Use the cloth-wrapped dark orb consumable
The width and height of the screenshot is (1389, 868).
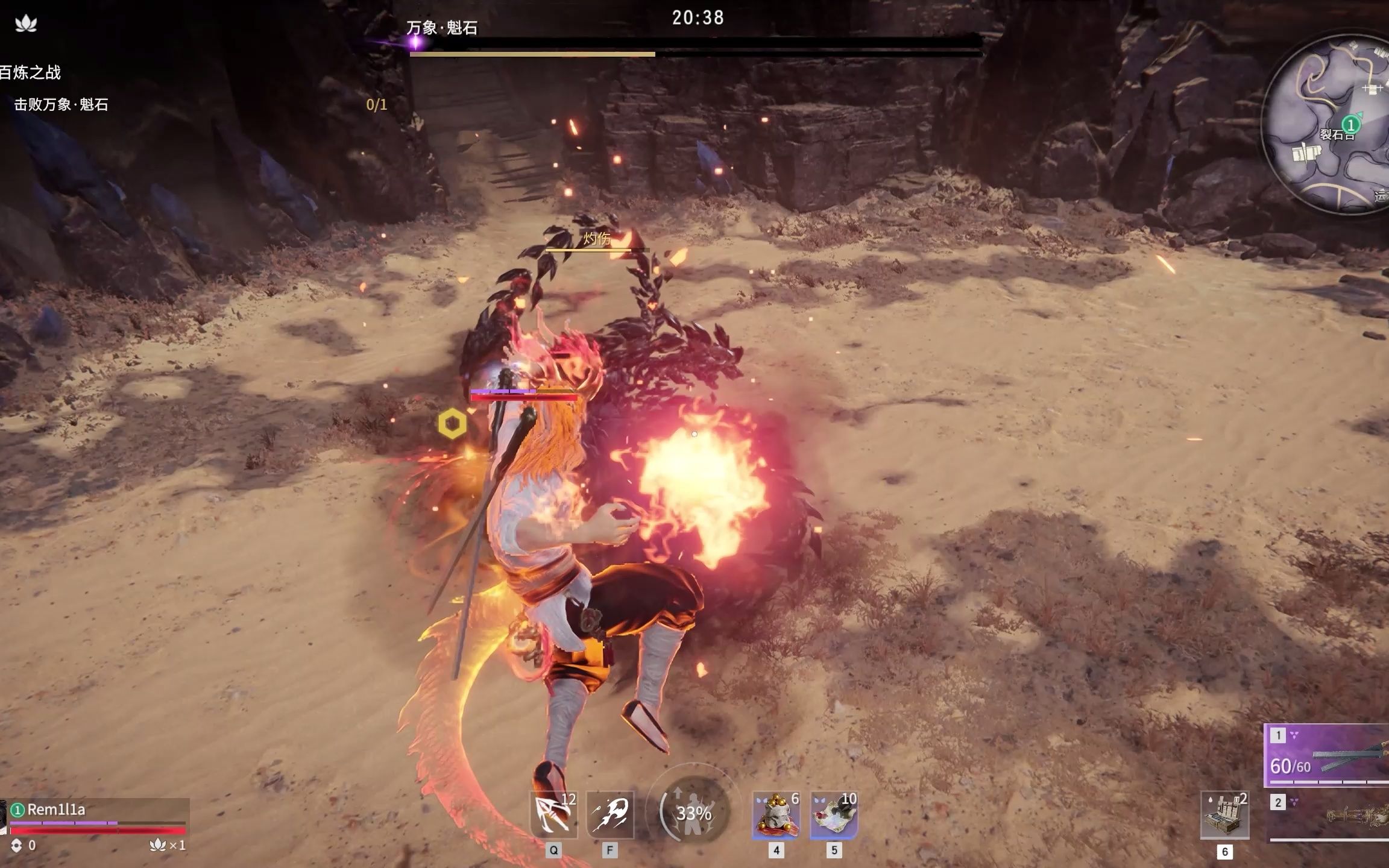click(x=834, y=815)
